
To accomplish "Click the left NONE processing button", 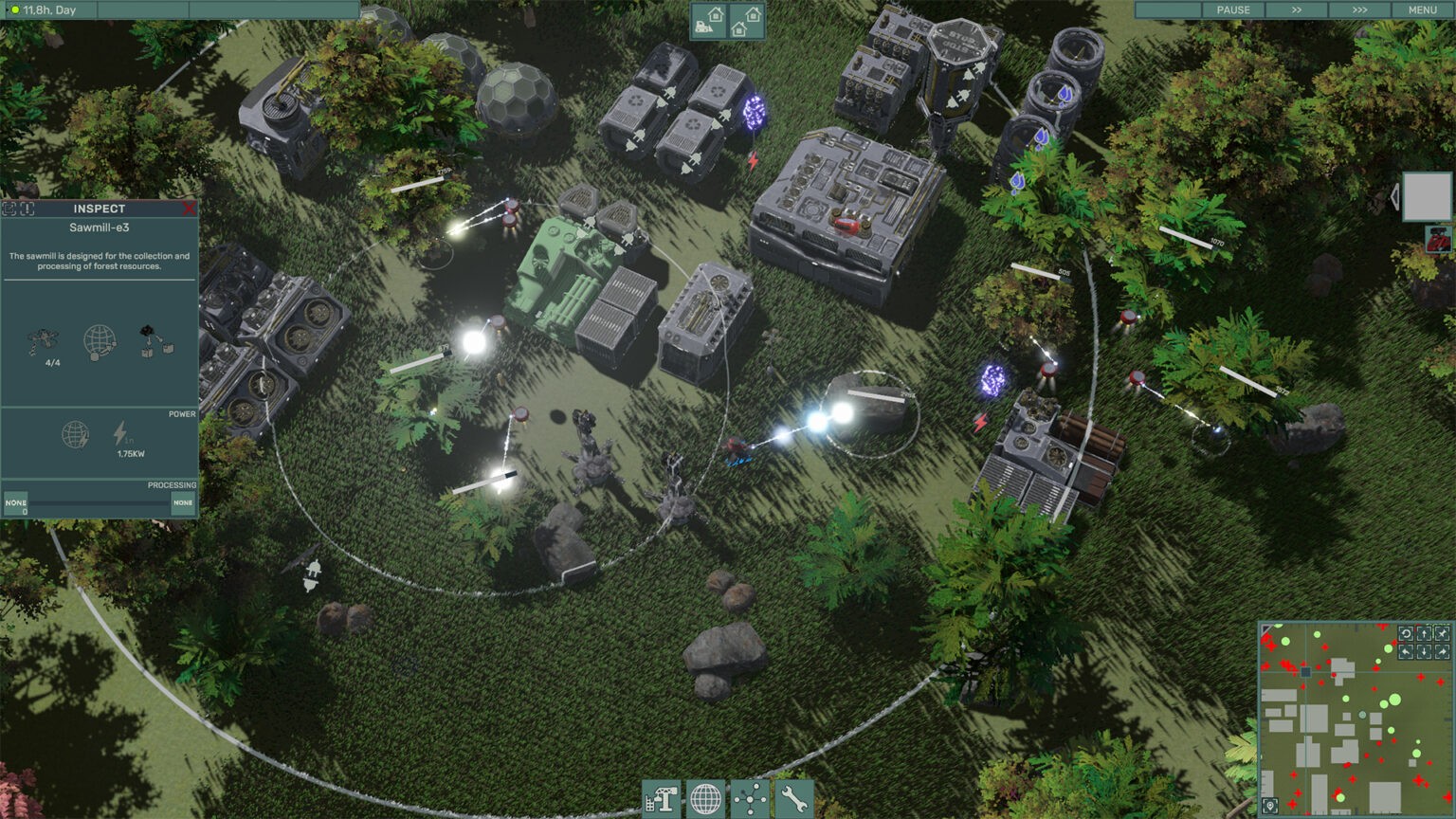I will 16,503.
